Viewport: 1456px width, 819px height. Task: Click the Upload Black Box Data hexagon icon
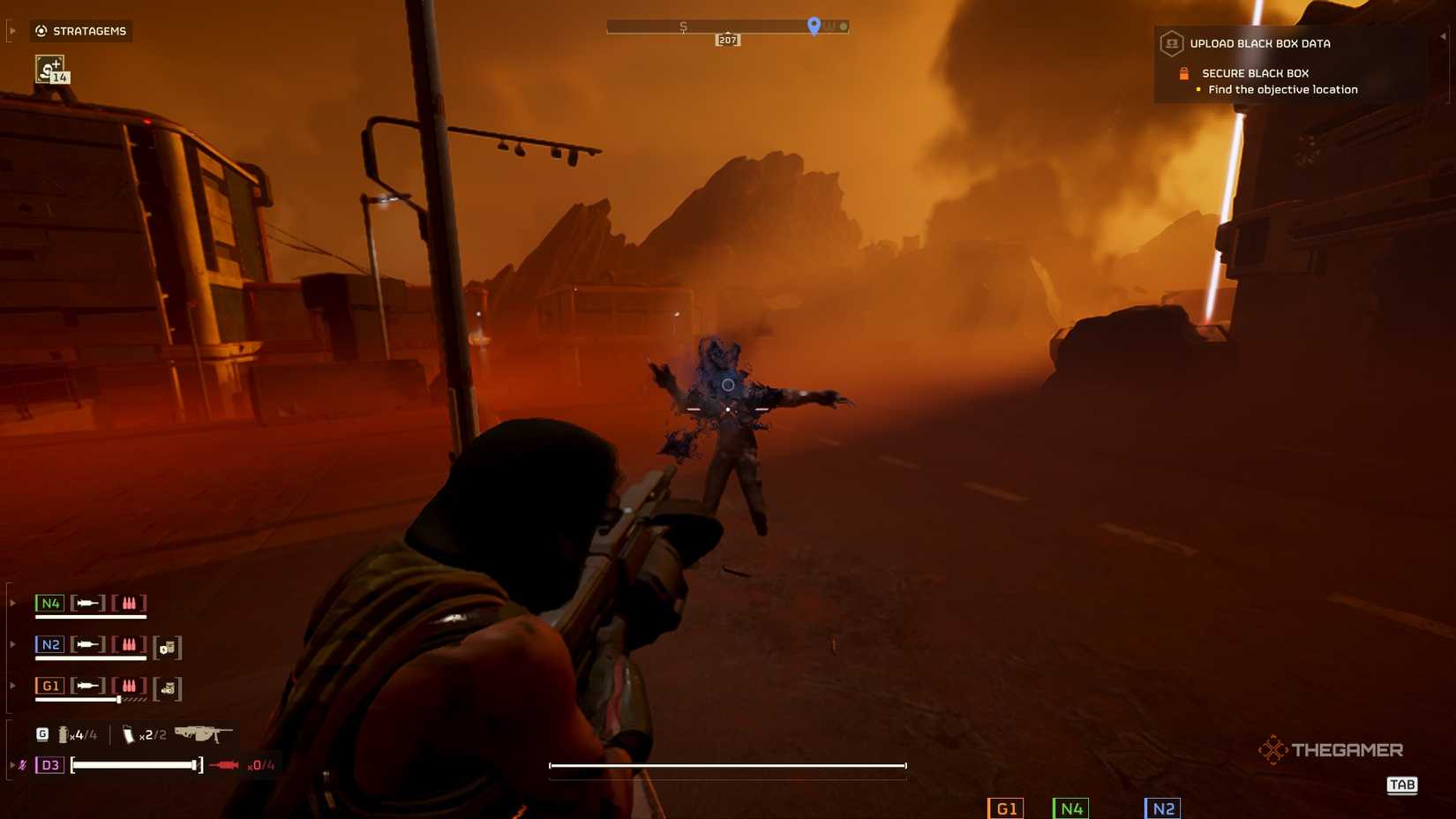1172,43
